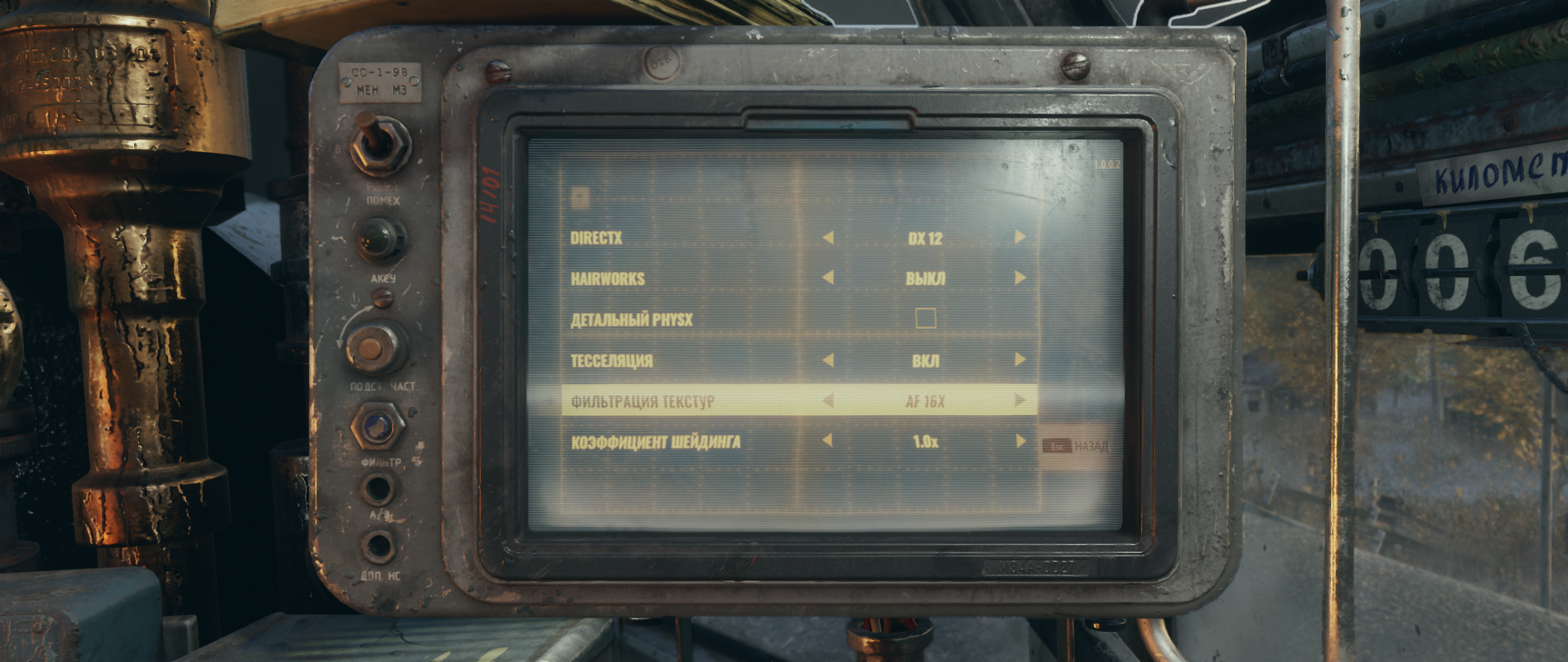Toggle the Детальный PhysX checkbox
This screenshot has height=662, width=1568.
925,319
